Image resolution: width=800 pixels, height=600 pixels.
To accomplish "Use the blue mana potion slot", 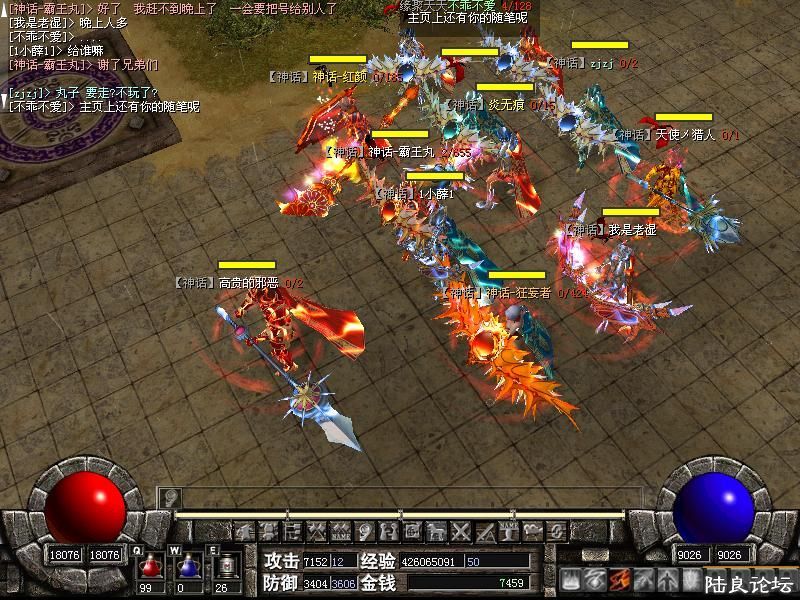I will [x=188, y=566].
